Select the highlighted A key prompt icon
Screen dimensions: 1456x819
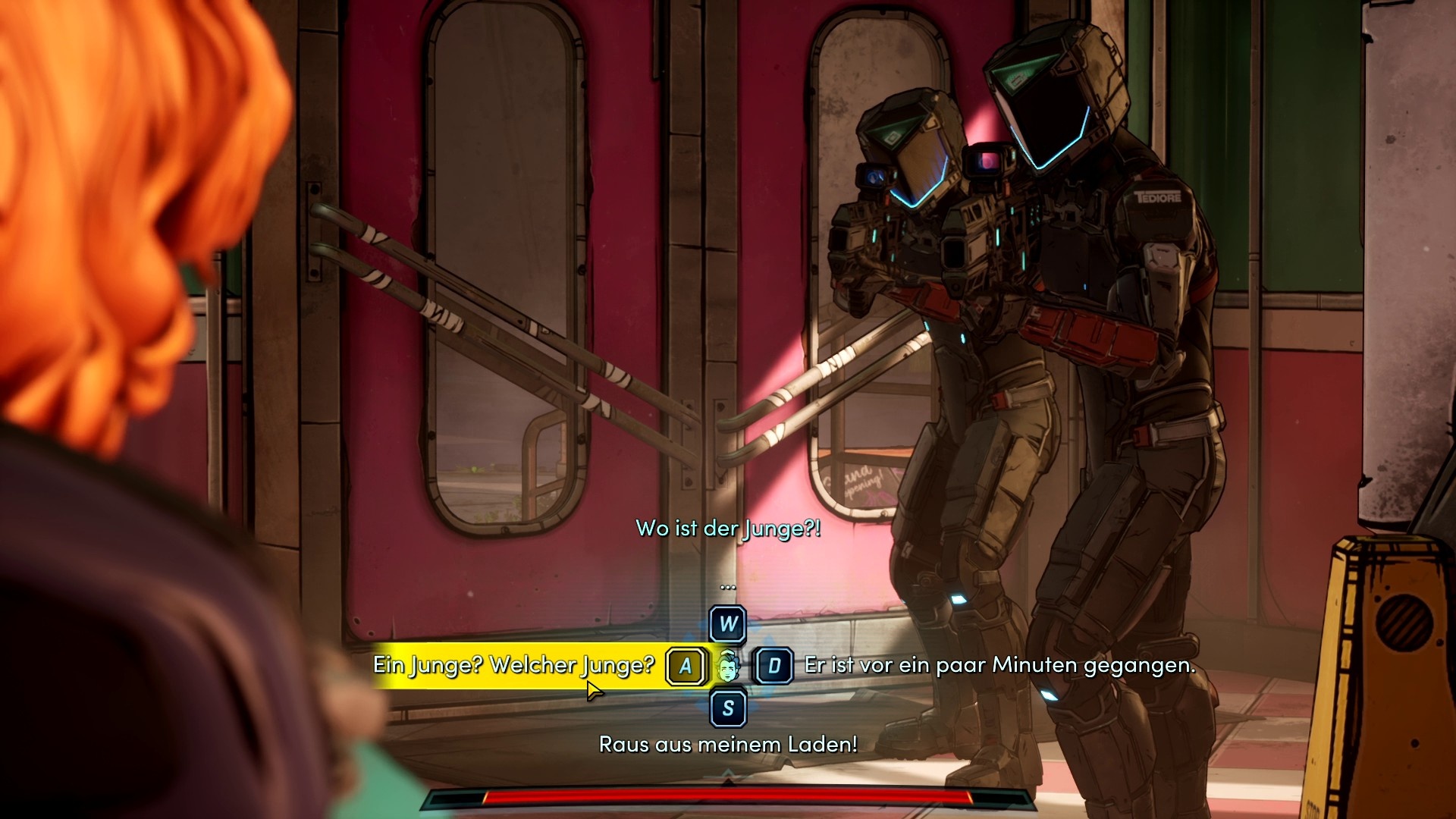(x=685, y=665)
